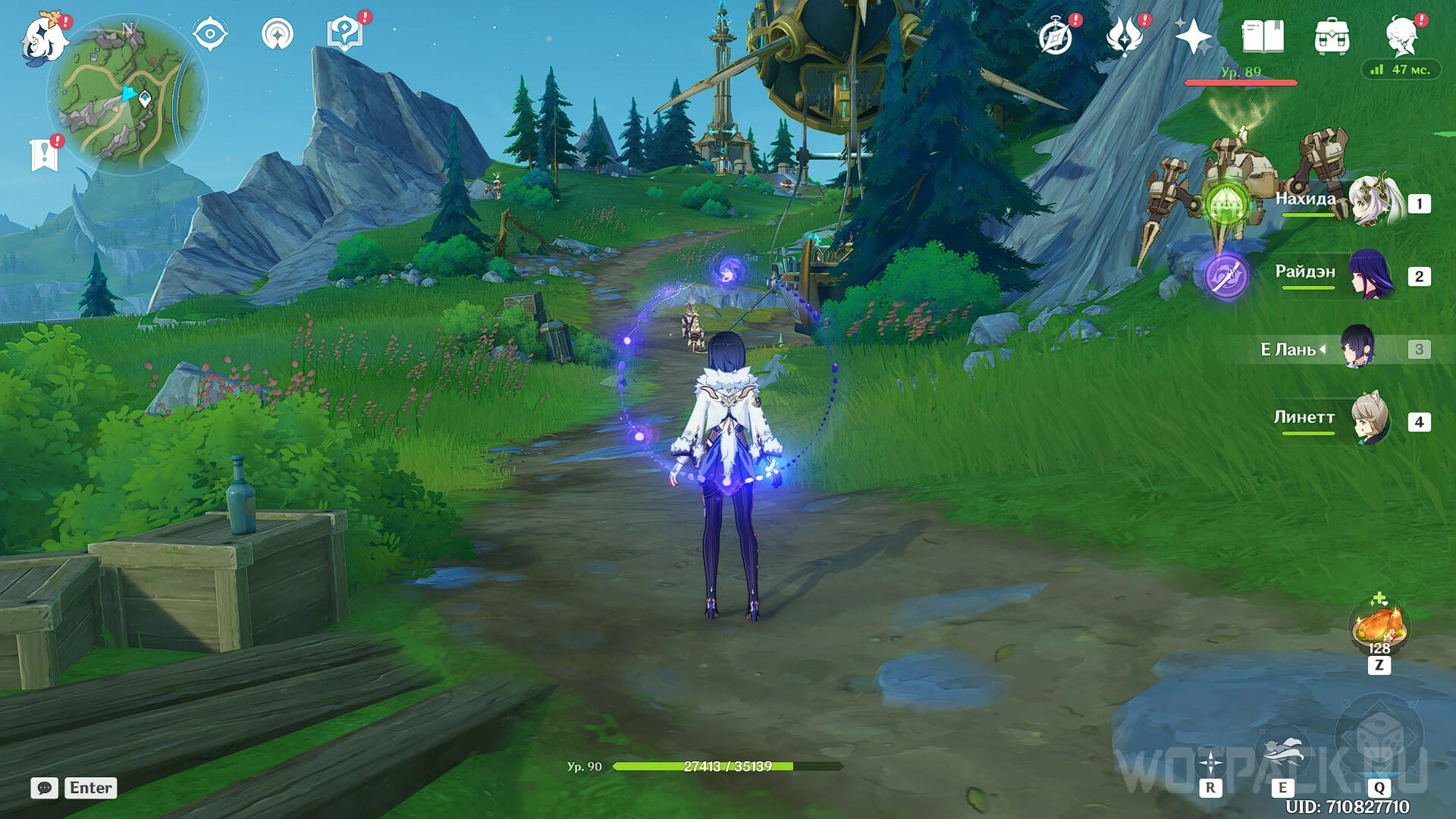Toggle the elemental sight eye icon

pos(209,34)
